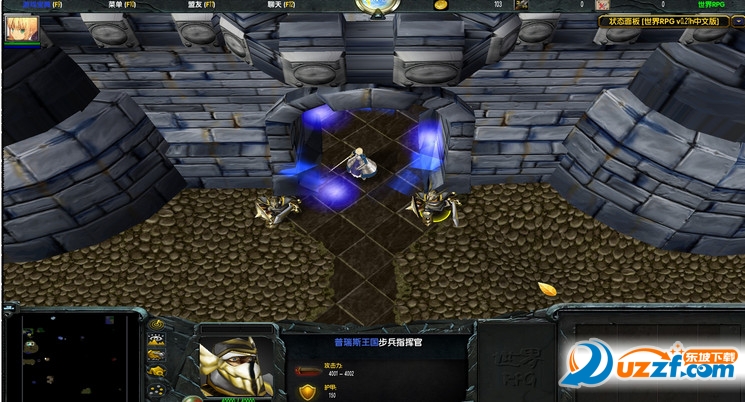Click the minimap signal ping button
Image resolution: width=745 pixels, height=402 pixels.
coord(157,325)
